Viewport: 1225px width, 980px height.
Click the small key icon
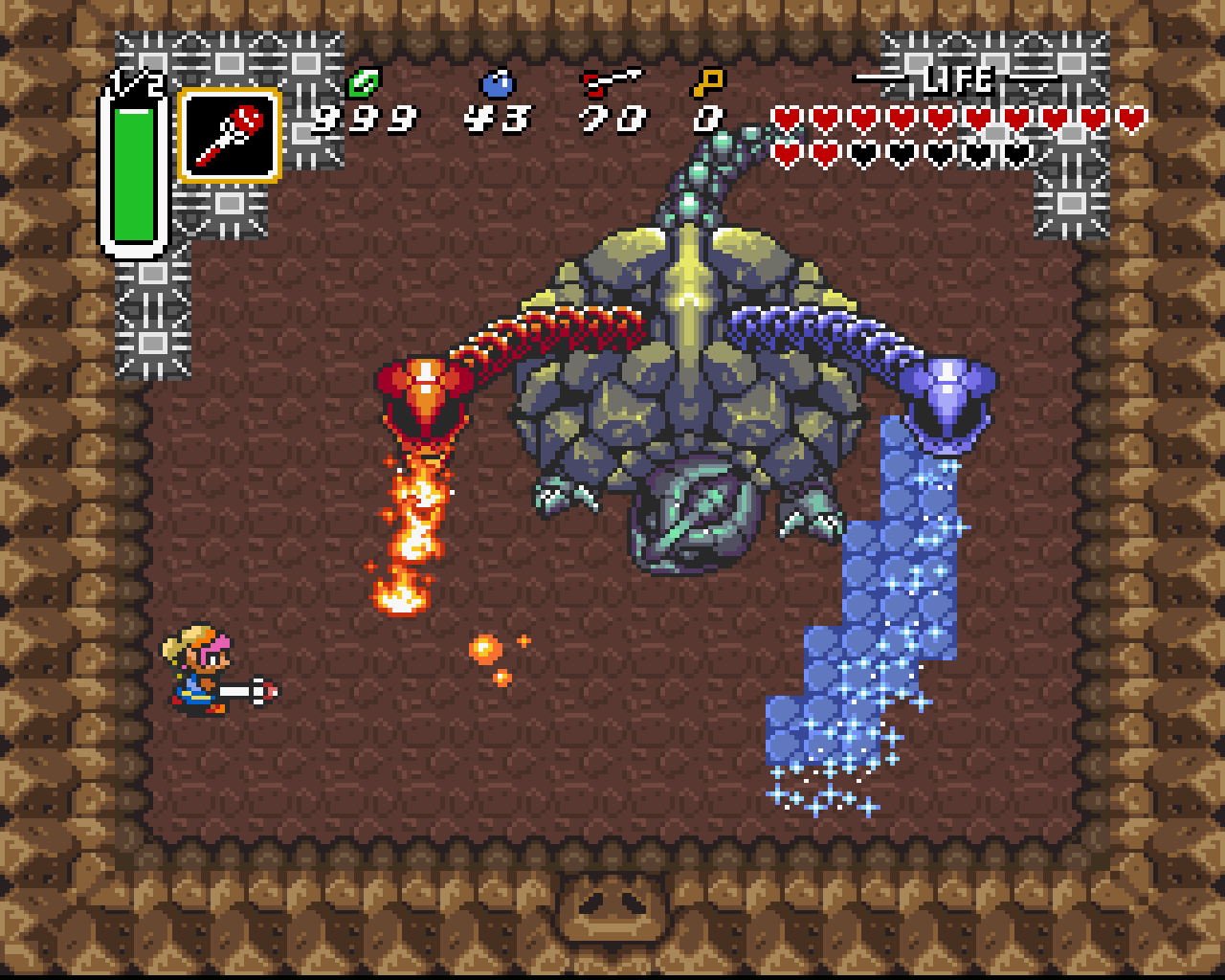(708, 83)
